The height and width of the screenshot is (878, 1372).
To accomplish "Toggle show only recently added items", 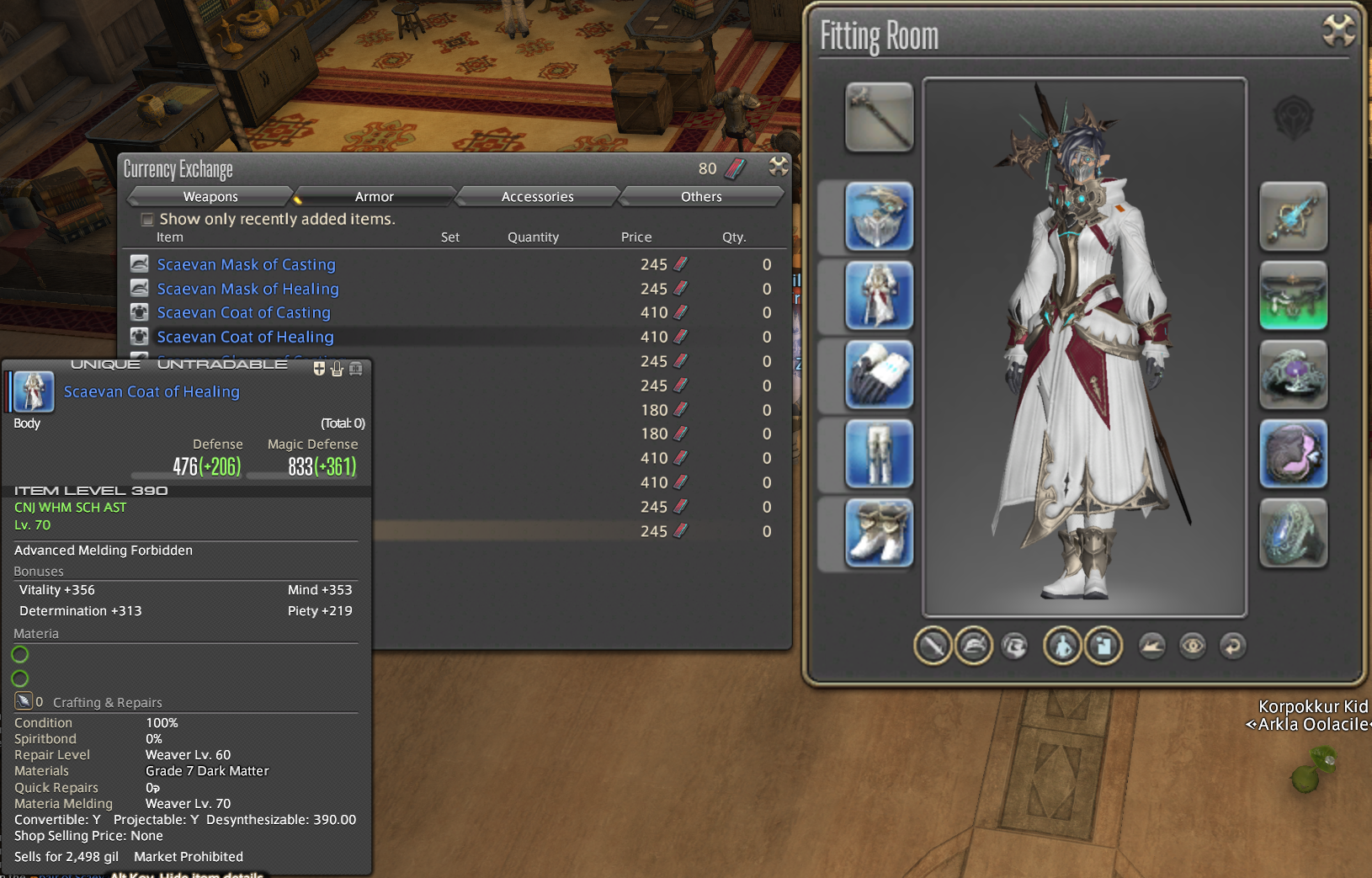I will (x=147, y=219).
